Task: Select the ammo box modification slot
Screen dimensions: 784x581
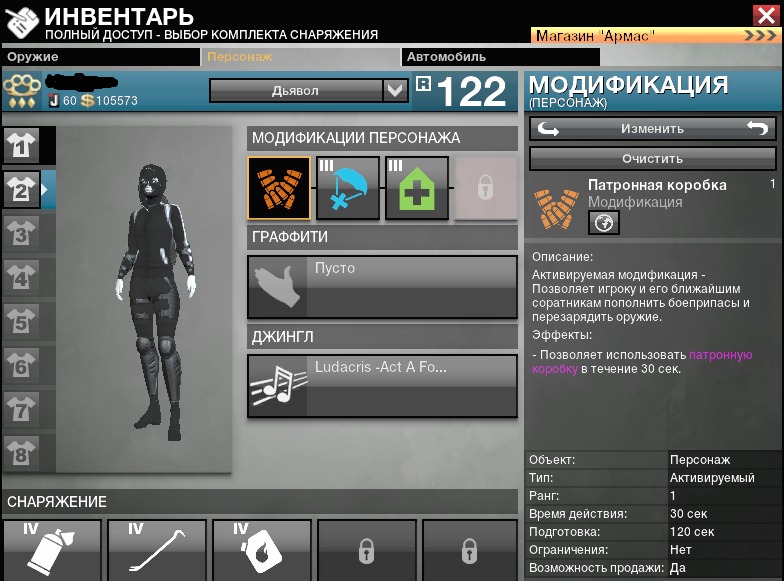Action: (279, 187)
